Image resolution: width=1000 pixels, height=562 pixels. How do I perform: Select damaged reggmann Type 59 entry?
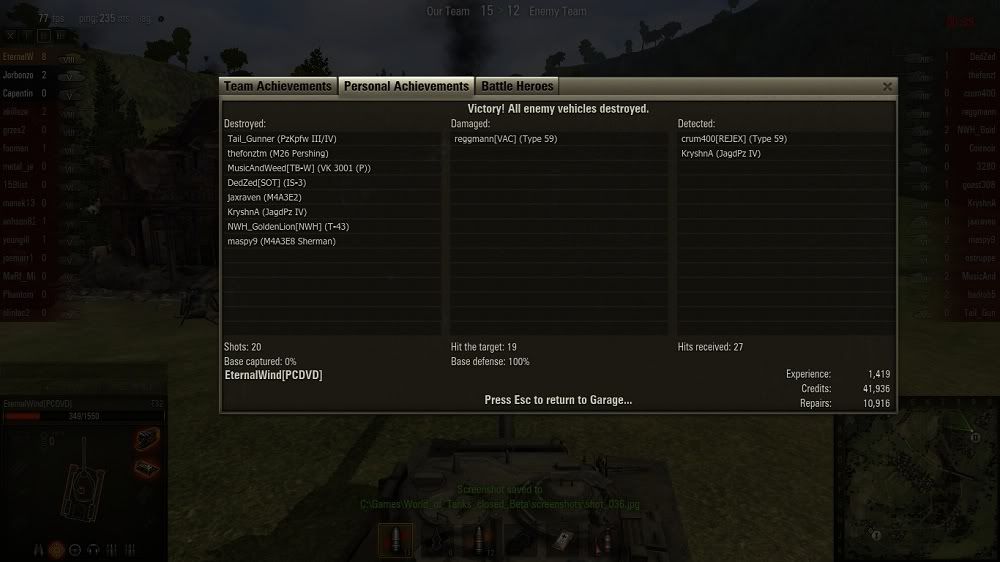pos(505,139)
